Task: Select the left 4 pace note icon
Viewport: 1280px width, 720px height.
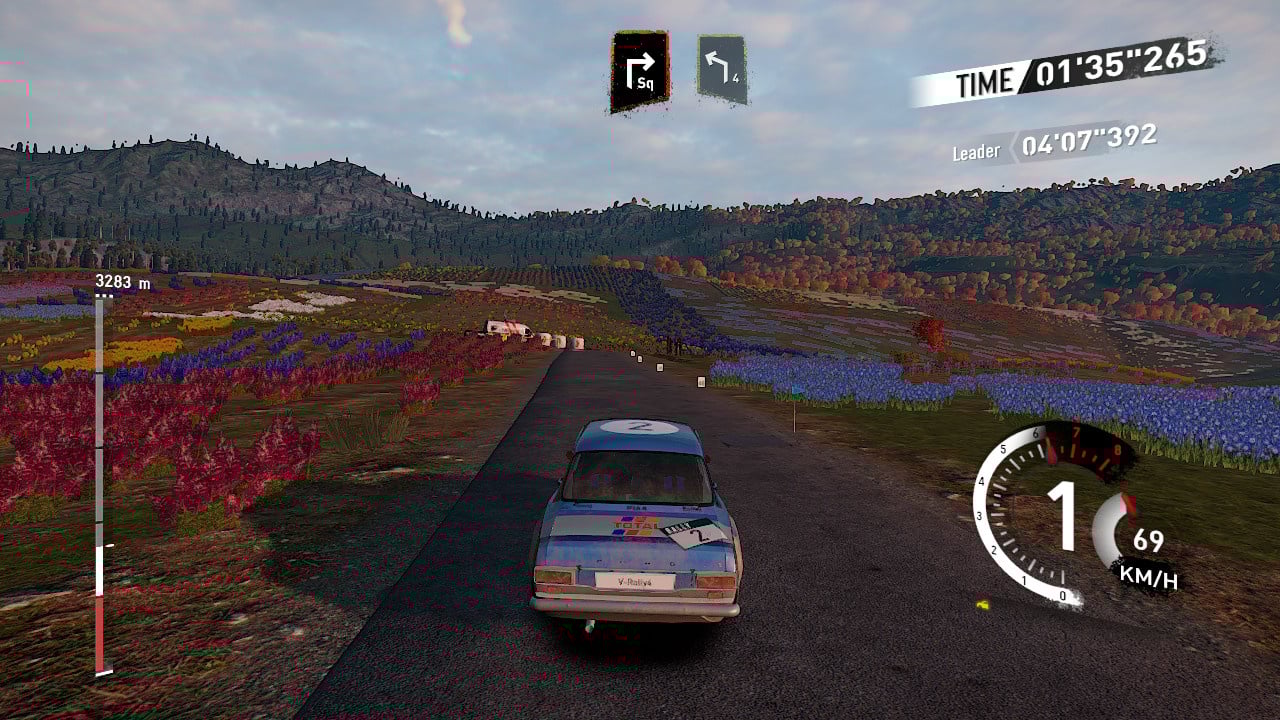Action: click(722, 69)
